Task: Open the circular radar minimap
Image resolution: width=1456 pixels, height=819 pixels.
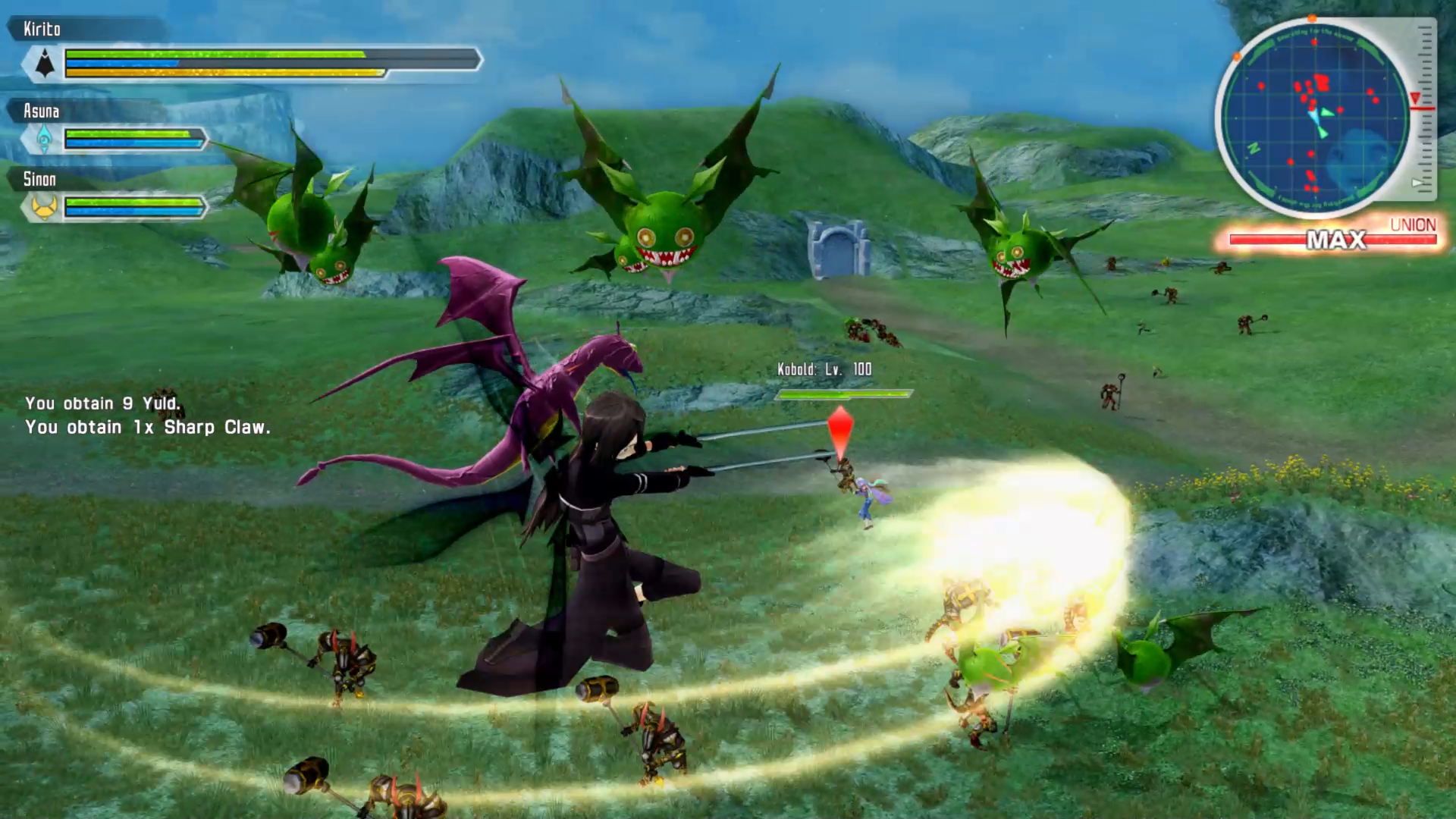Action: [1316, 118]
